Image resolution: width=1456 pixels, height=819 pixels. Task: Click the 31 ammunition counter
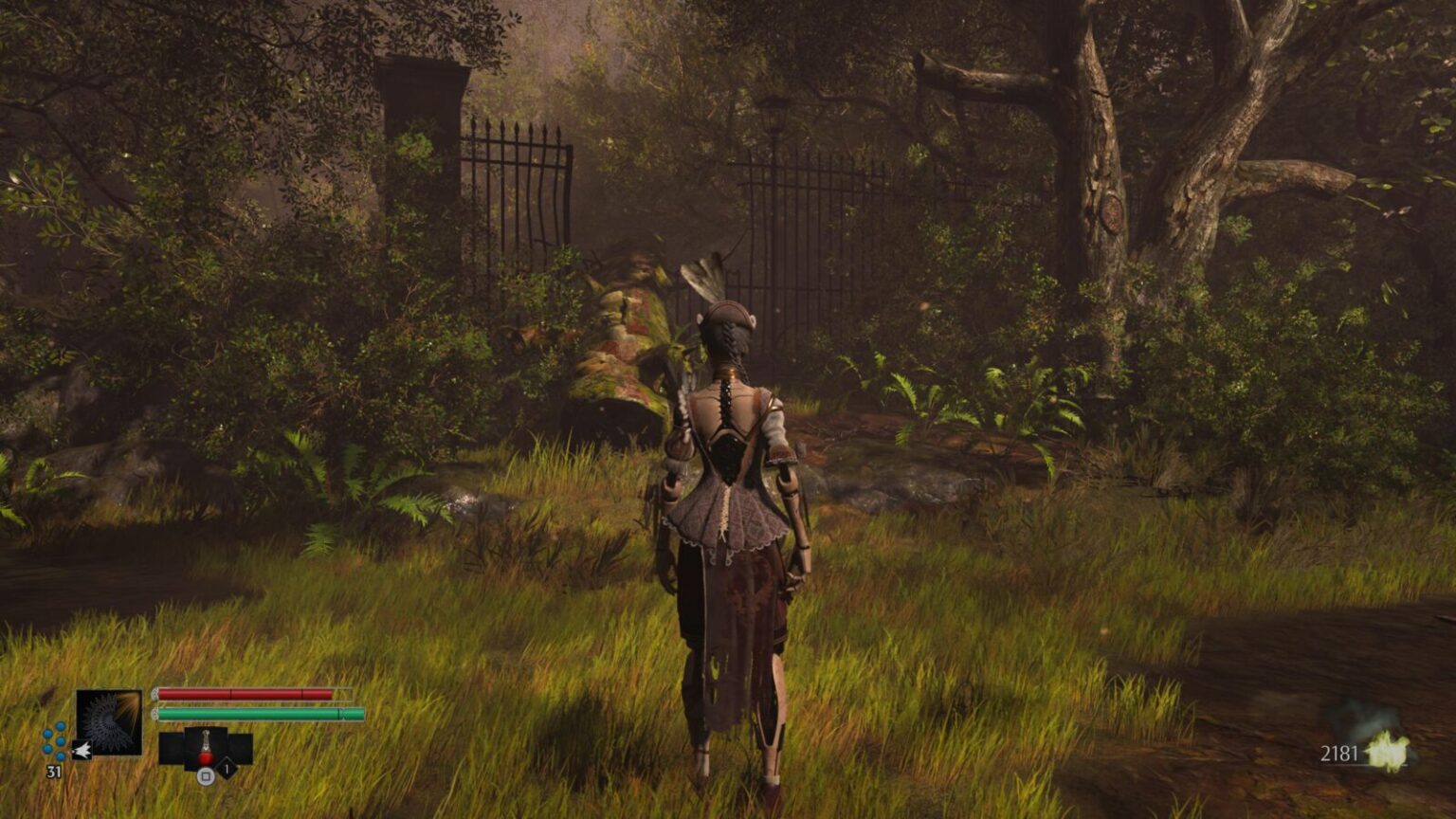click(x=54, y=770)
